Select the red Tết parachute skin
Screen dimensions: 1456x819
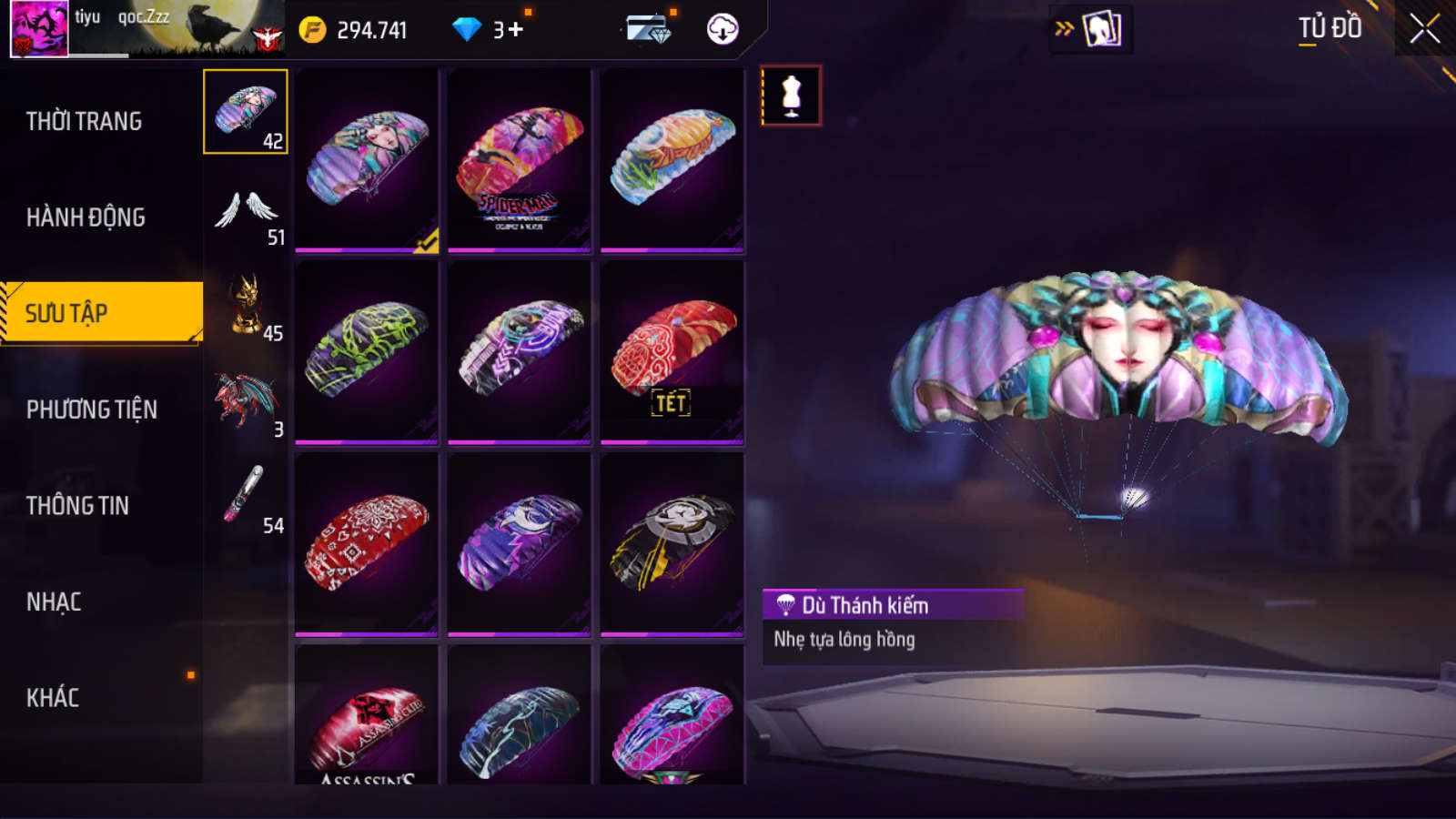pos(672,352)
